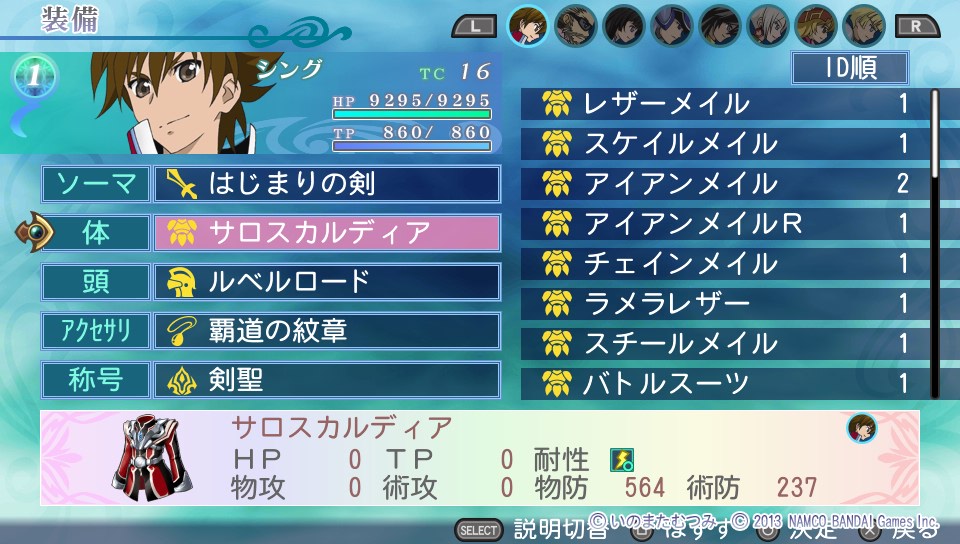Choose アイアンメイルR from the list
The width and height of the screenshot is (960, 544).
[722, 223]
